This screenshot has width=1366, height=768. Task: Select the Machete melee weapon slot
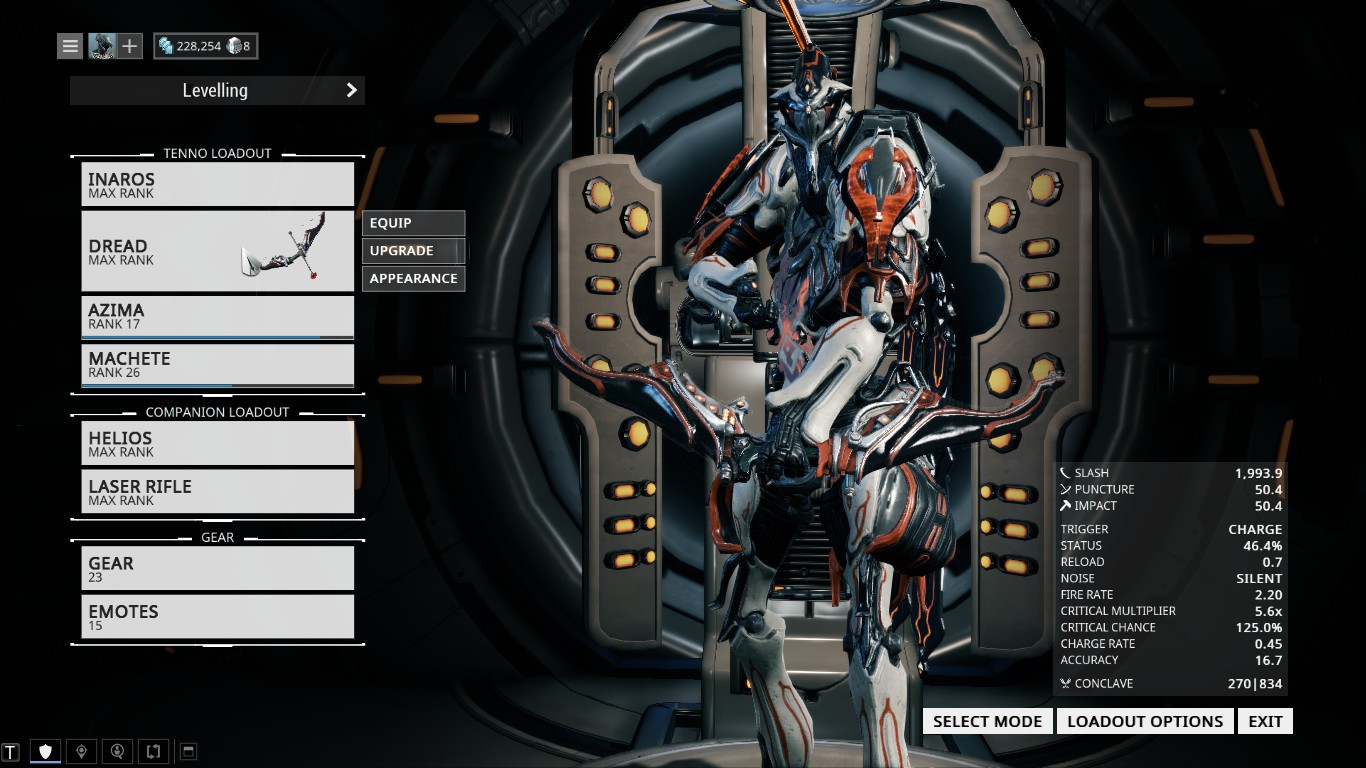click(x=217, y=364)
